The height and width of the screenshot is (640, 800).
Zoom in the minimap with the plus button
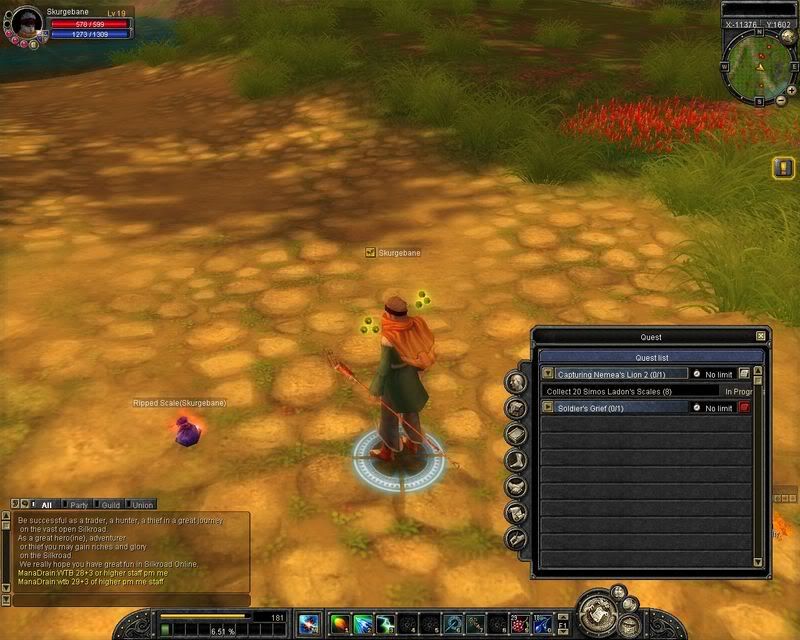(x=792, y=90)
